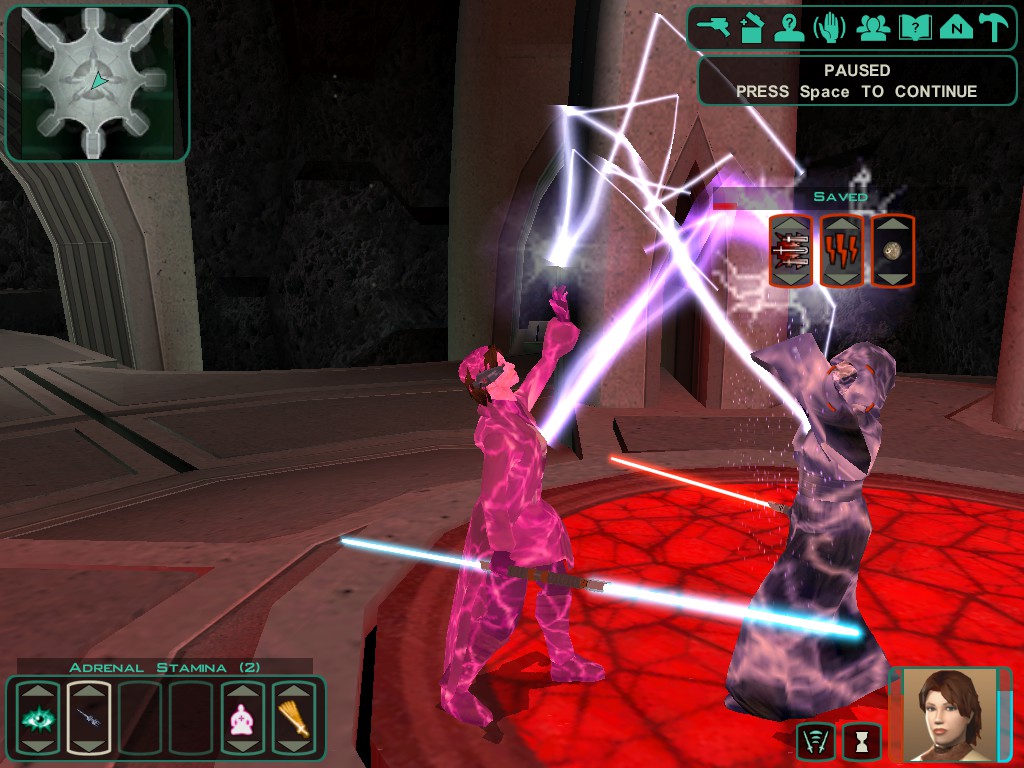Use the Adrenal Stamina stimulant slot

[88, 717]
